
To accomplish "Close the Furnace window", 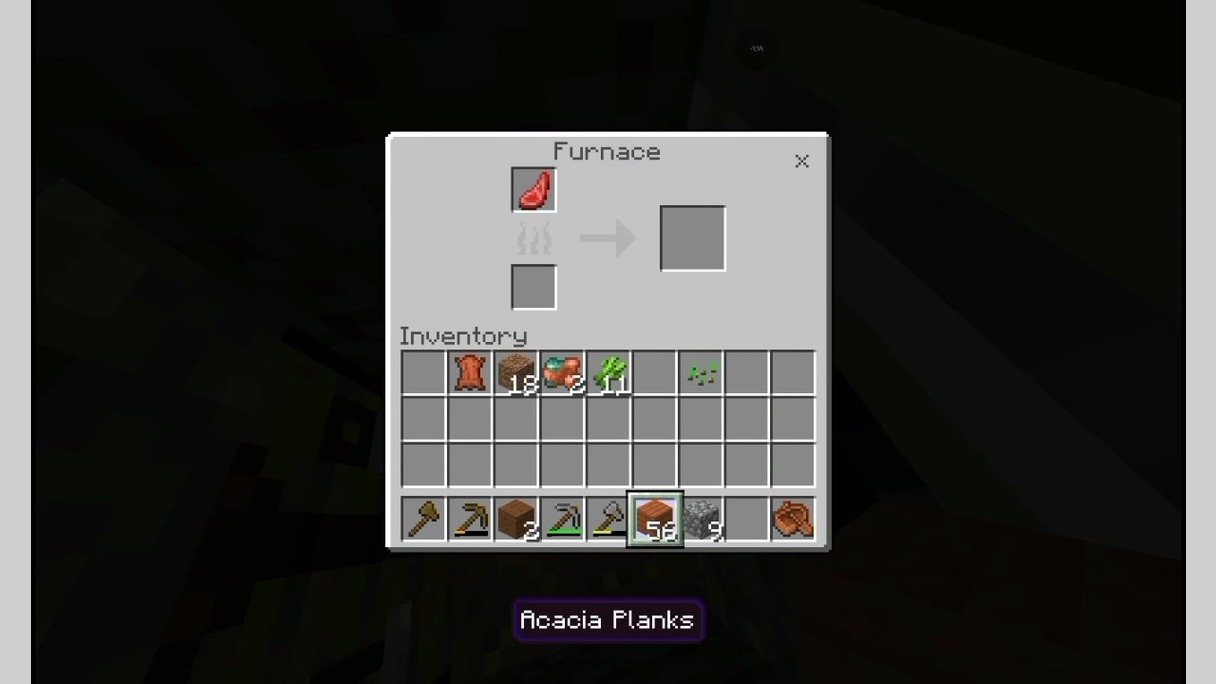I will pos(801,161).
